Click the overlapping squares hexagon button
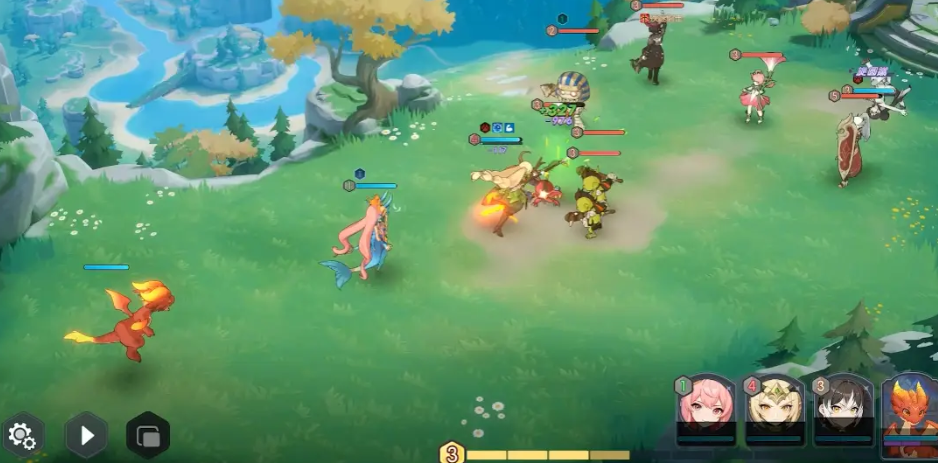Screen dimensions: 938x463 (148, 436)
